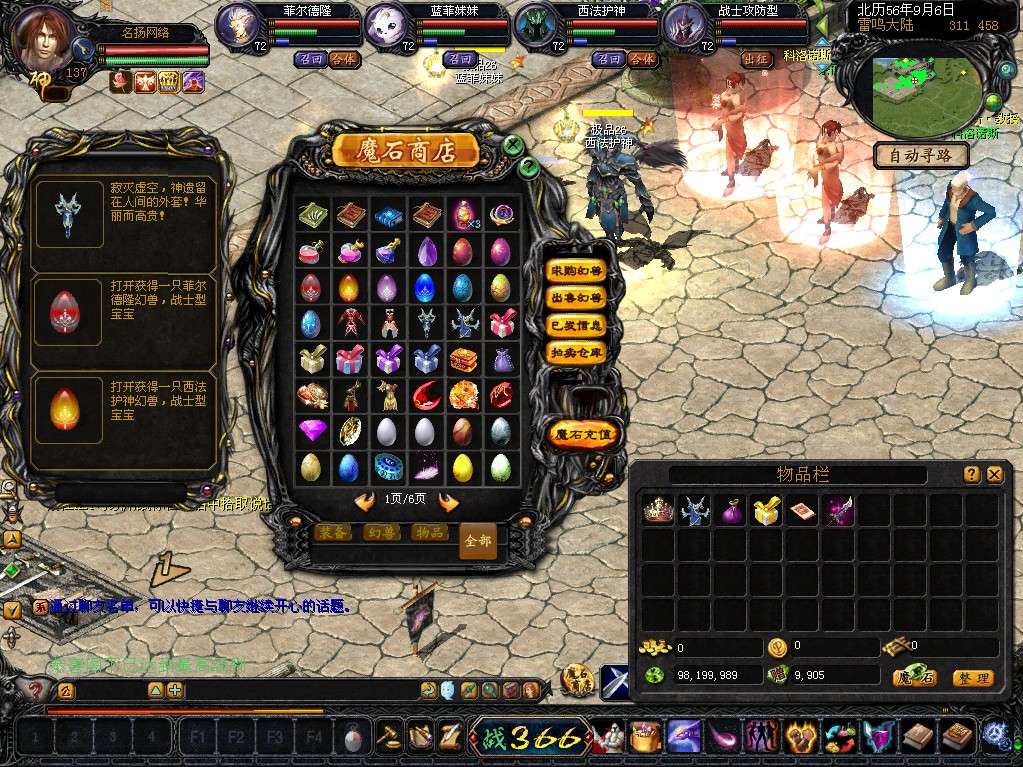Switch to the 幻兽 pets tab
Image resolution: width=1023 pixels, height=767 pixels.
[380, 533]
